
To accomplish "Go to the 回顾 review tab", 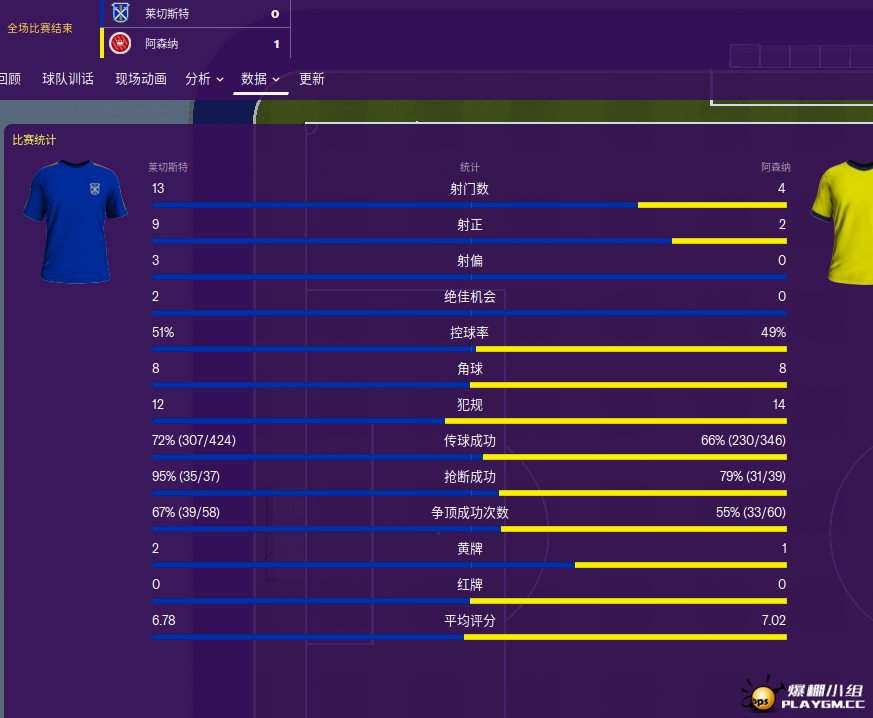I will [x=10, y=79].
